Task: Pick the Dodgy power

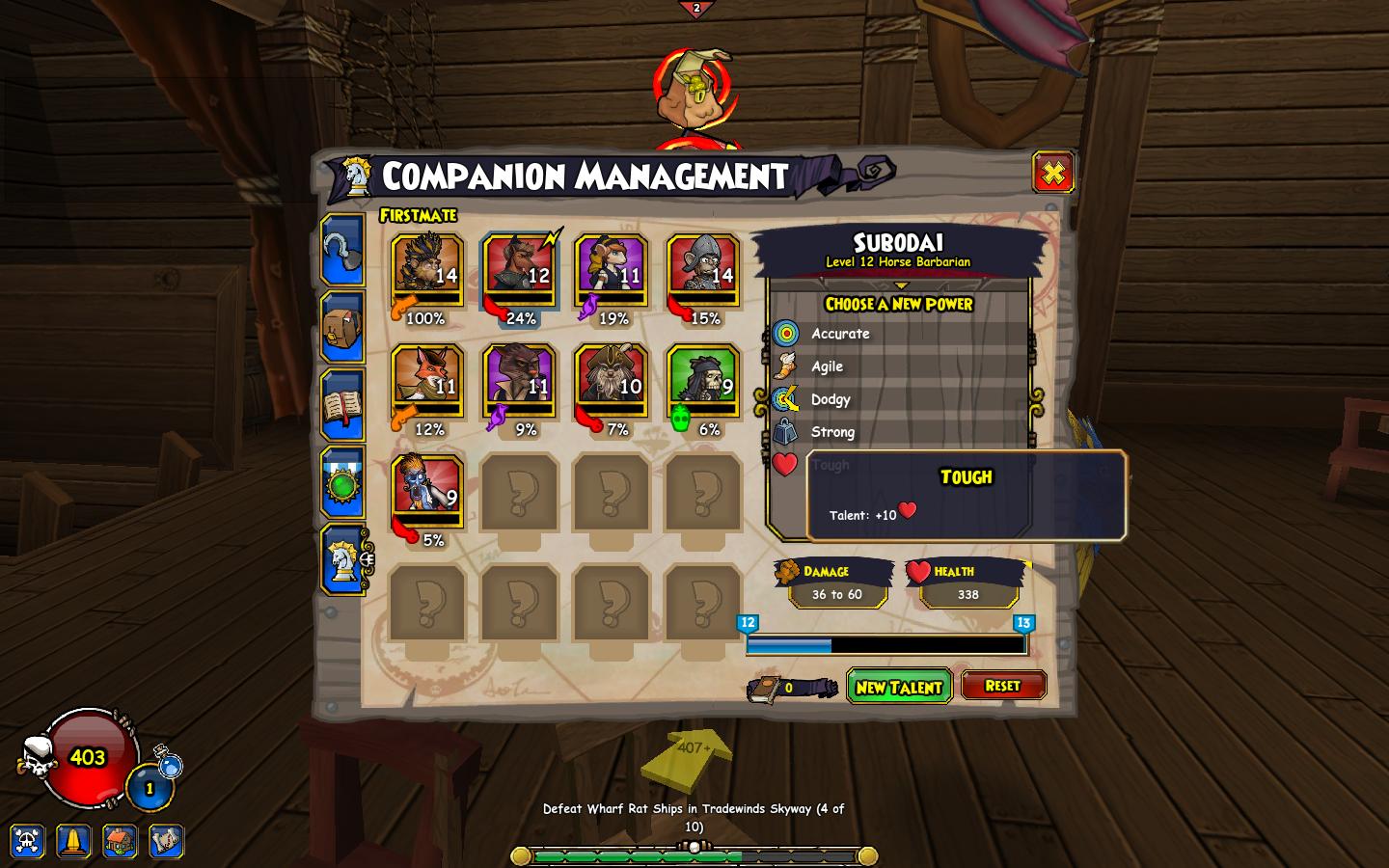Action: tap(831, 399)
